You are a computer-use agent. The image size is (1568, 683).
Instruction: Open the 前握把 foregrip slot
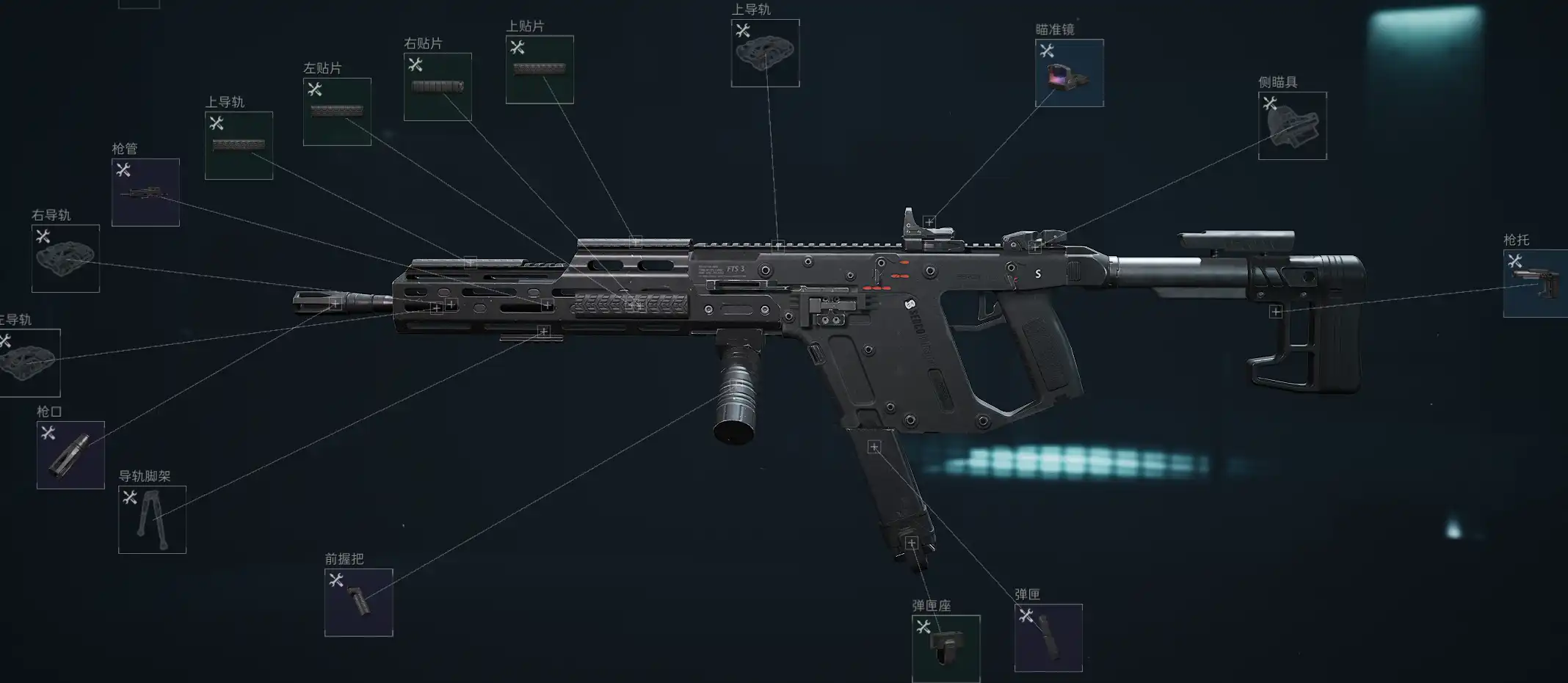[x=358, y=602]
